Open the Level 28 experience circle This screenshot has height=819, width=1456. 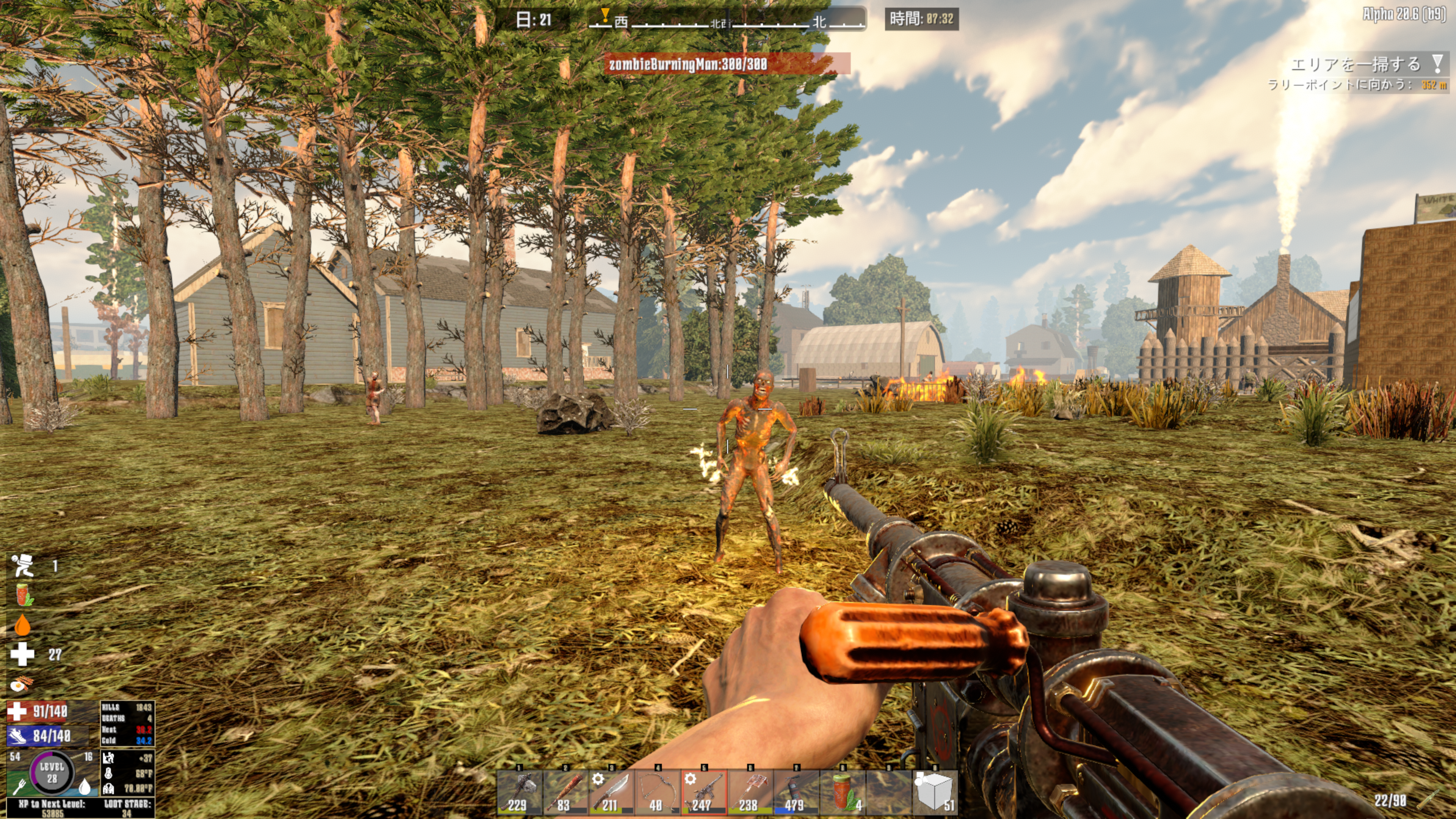(52, 772)
